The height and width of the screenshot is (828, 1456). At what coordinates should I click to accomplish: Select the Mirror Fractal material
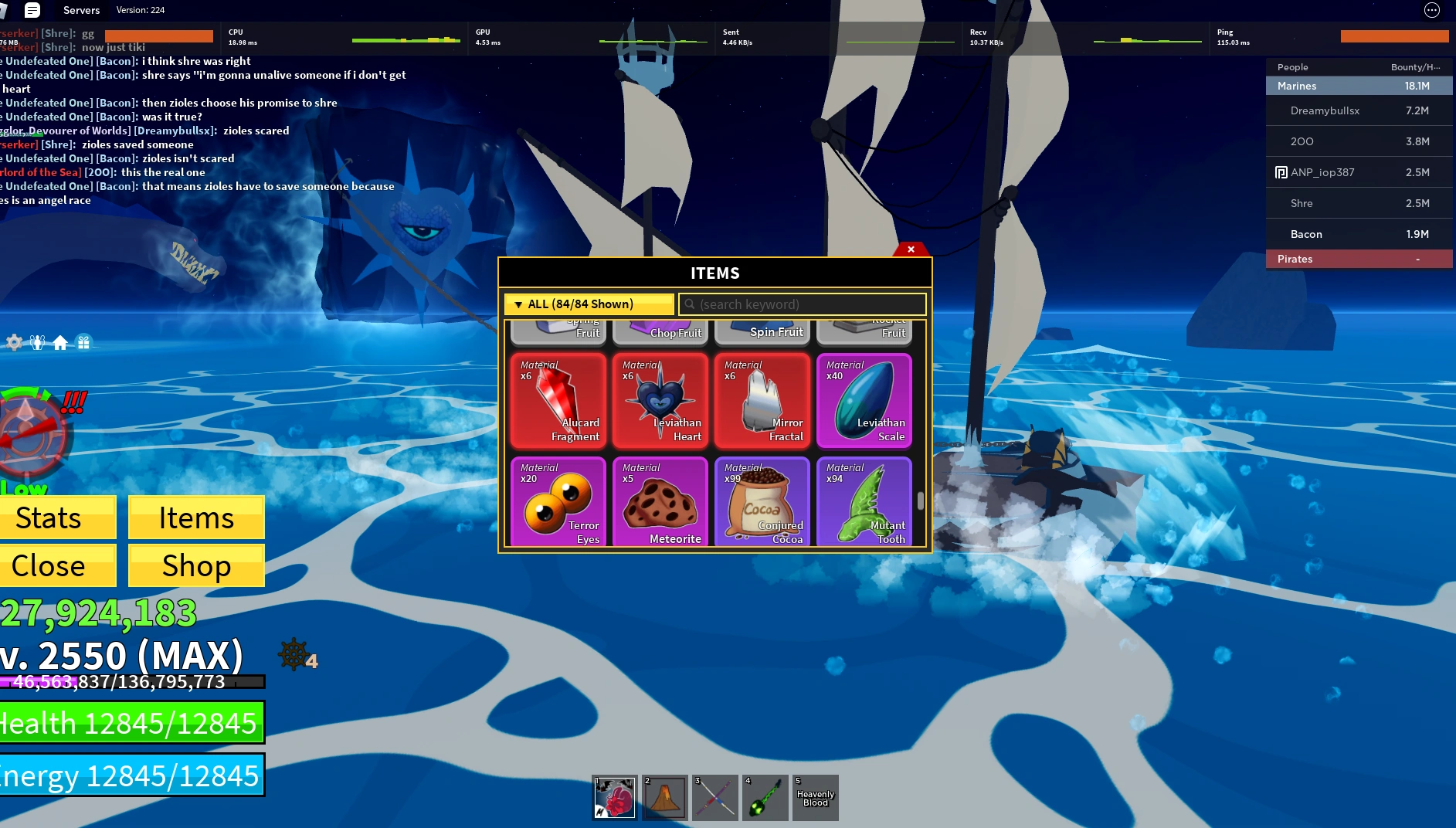762,400
